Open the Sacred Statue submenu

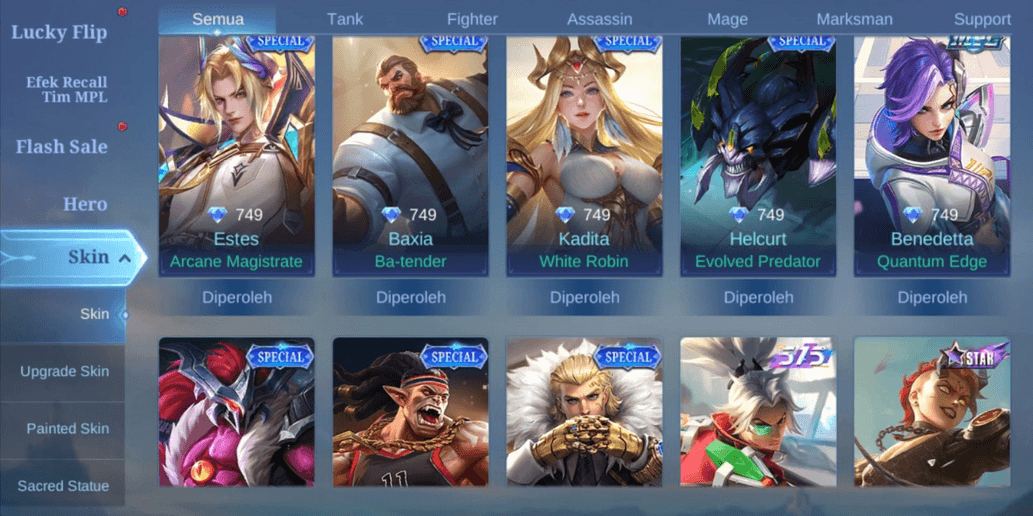[x=63, y=486]
